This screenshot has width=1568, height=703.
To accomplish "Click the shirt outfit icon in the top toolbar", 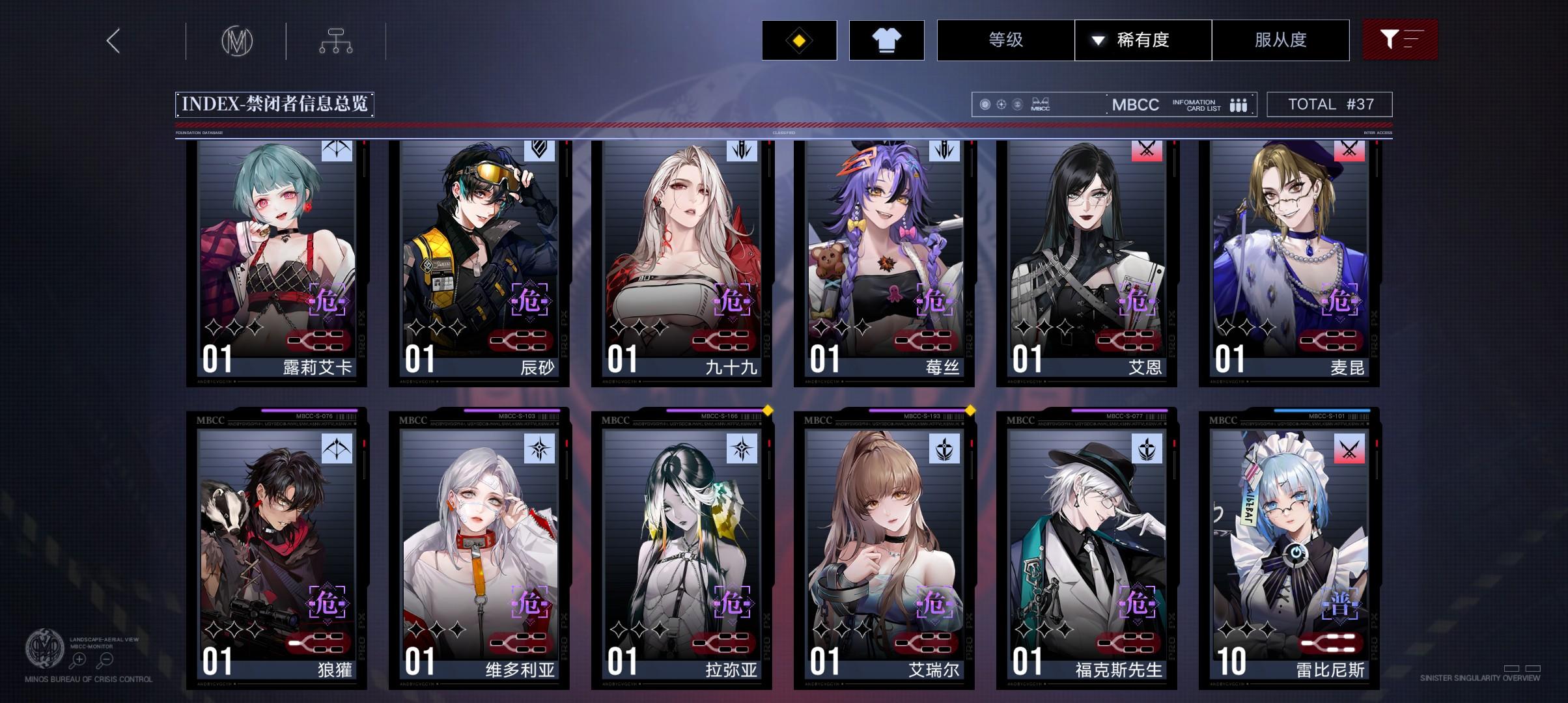I will point(887,40).
